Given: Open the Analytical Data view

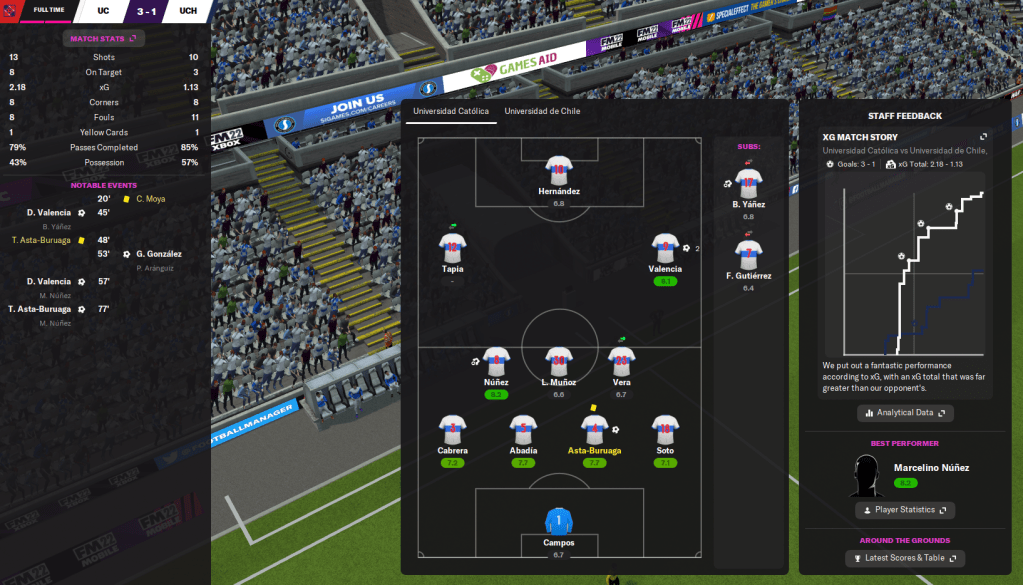Looking at the screenshot, I should point(905,412).
